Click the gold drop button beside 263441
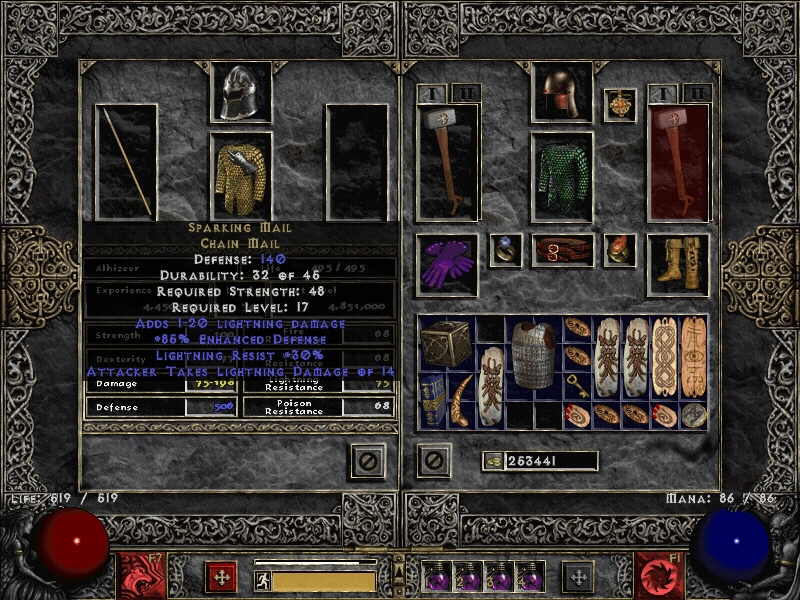Image resolution: width=800 pixels, height=600 pixels. tap(492, 461)
